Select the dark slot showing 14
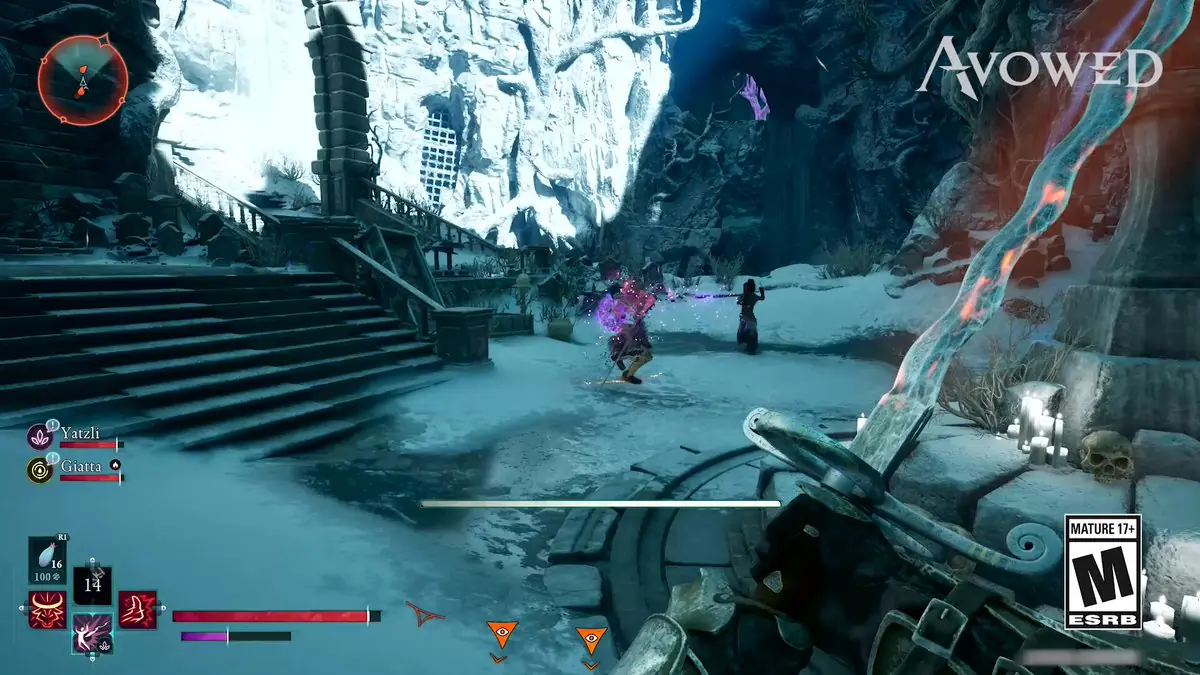 tap(92, 585)
